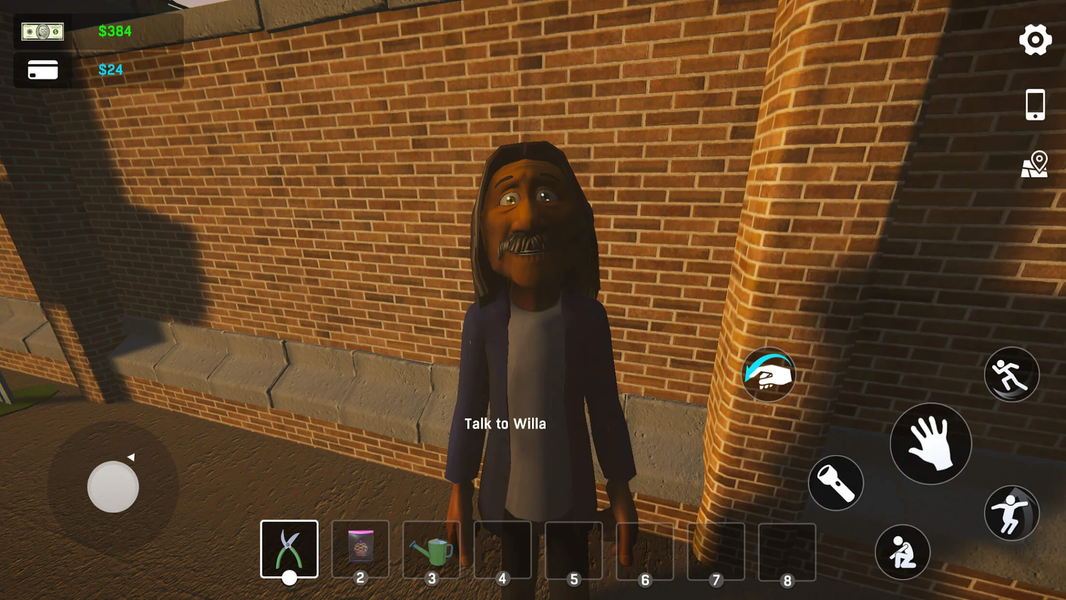This screenshot has width=1066, height=600.
Task: Select the seed packet in slot 2
Action: (360, 549)
